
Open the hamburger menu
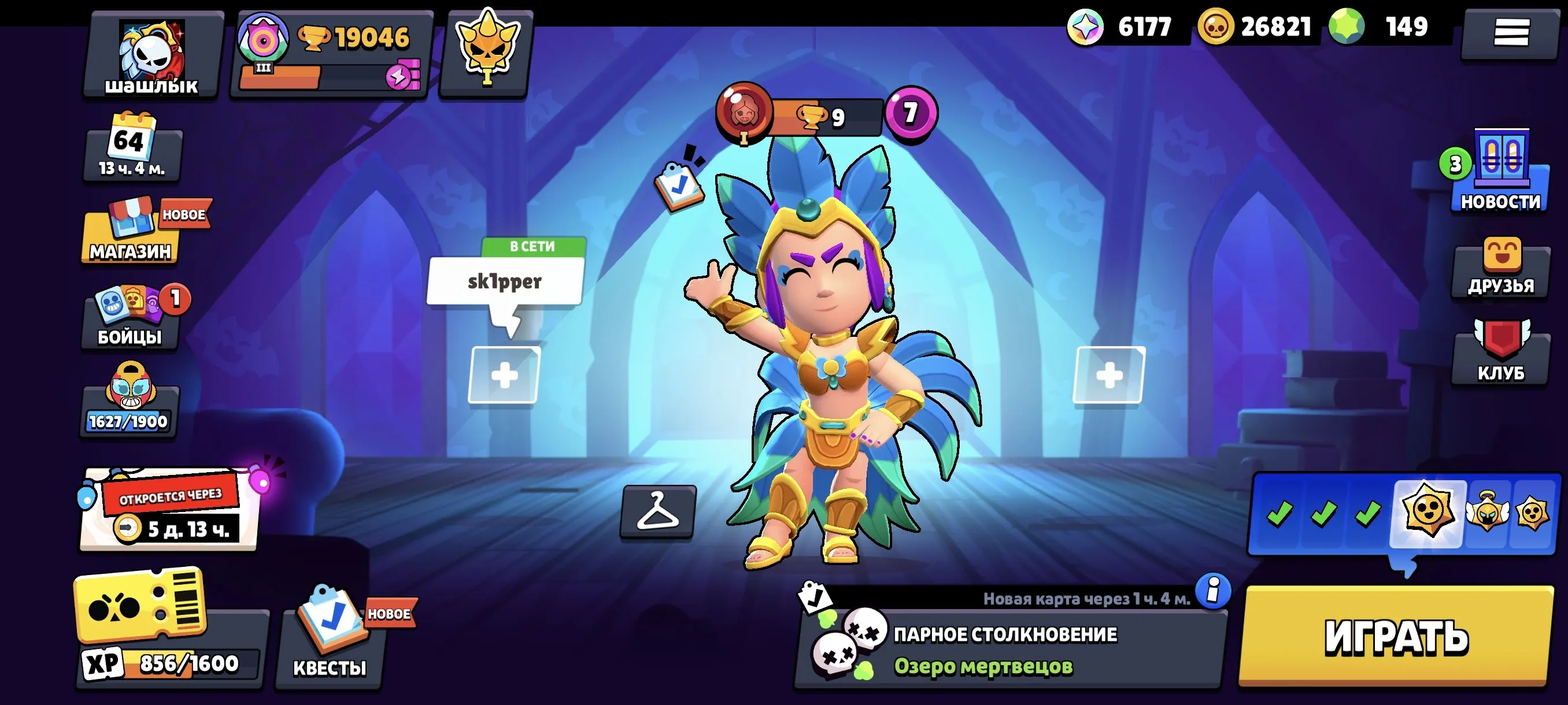click(x=1511, y=33)
